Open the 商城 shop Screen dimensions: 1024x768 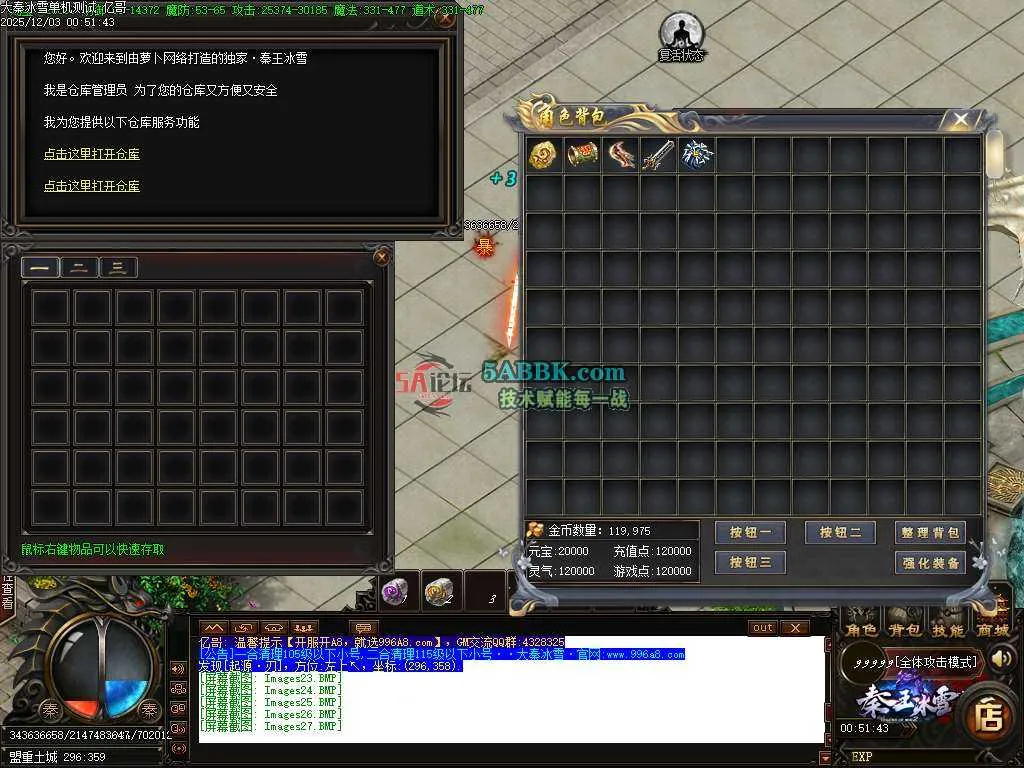point(991,630)
